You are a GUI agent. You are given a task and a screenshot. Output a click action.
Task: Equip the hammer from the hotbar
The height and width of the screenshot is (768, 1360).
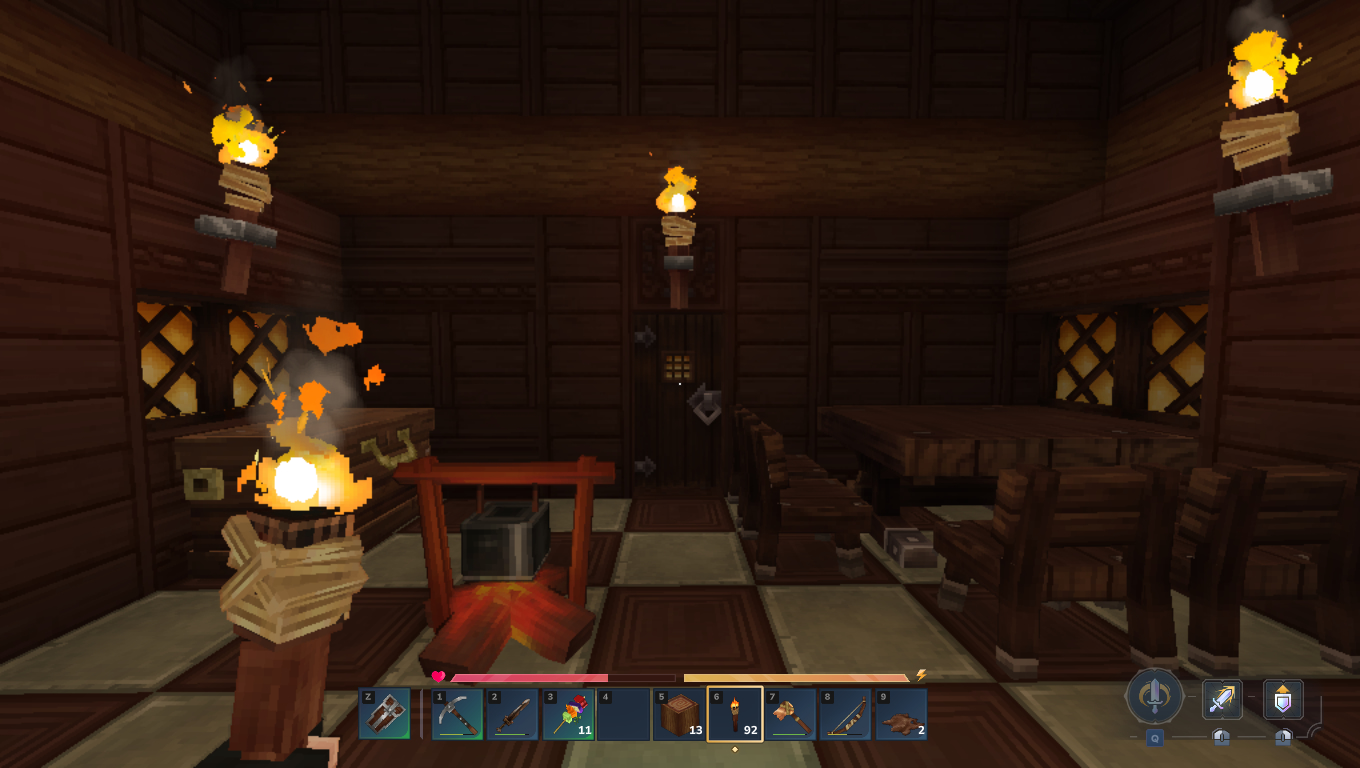790,714
